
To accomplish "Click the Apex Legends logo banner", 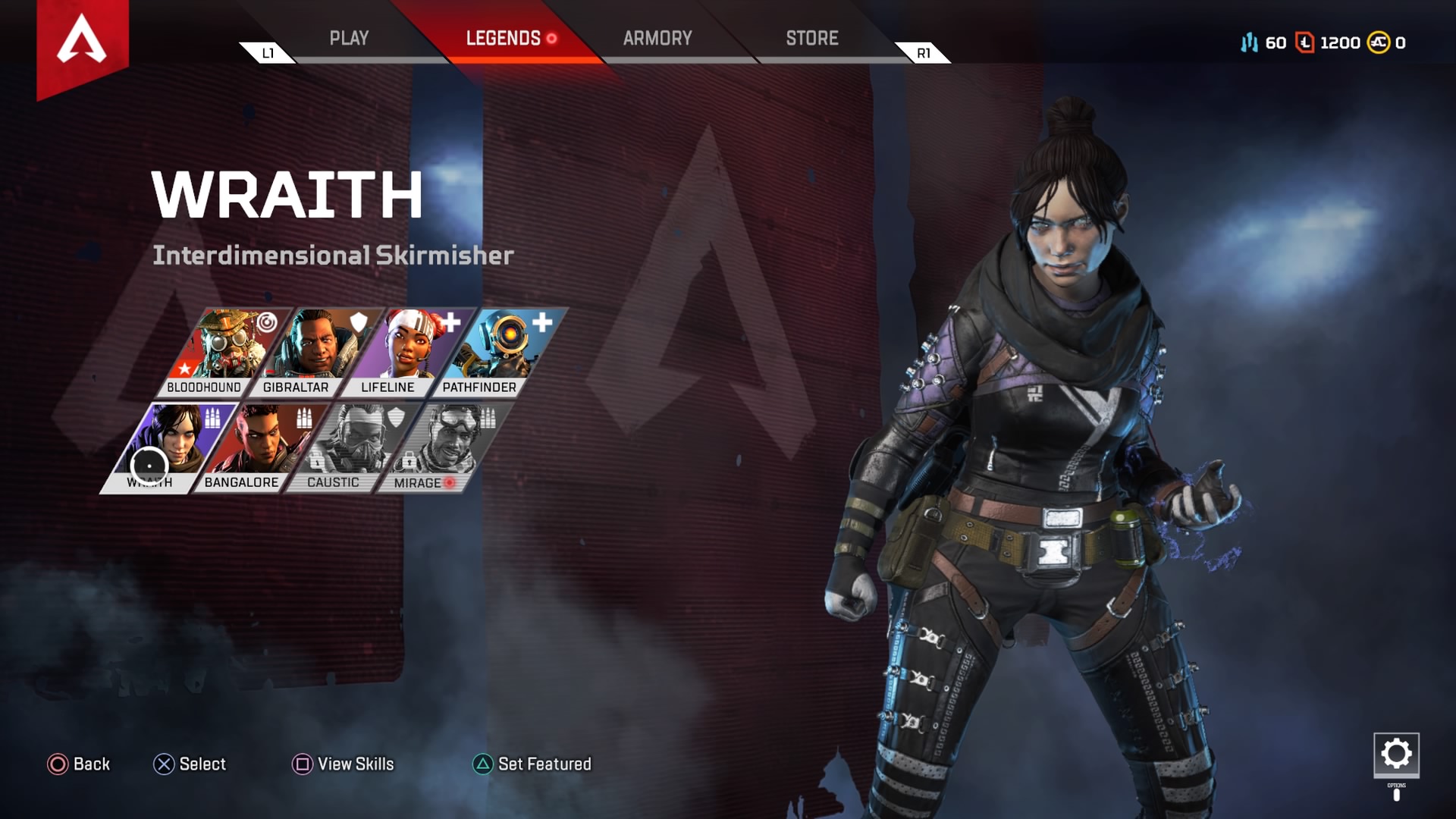I will coord(82,42).
